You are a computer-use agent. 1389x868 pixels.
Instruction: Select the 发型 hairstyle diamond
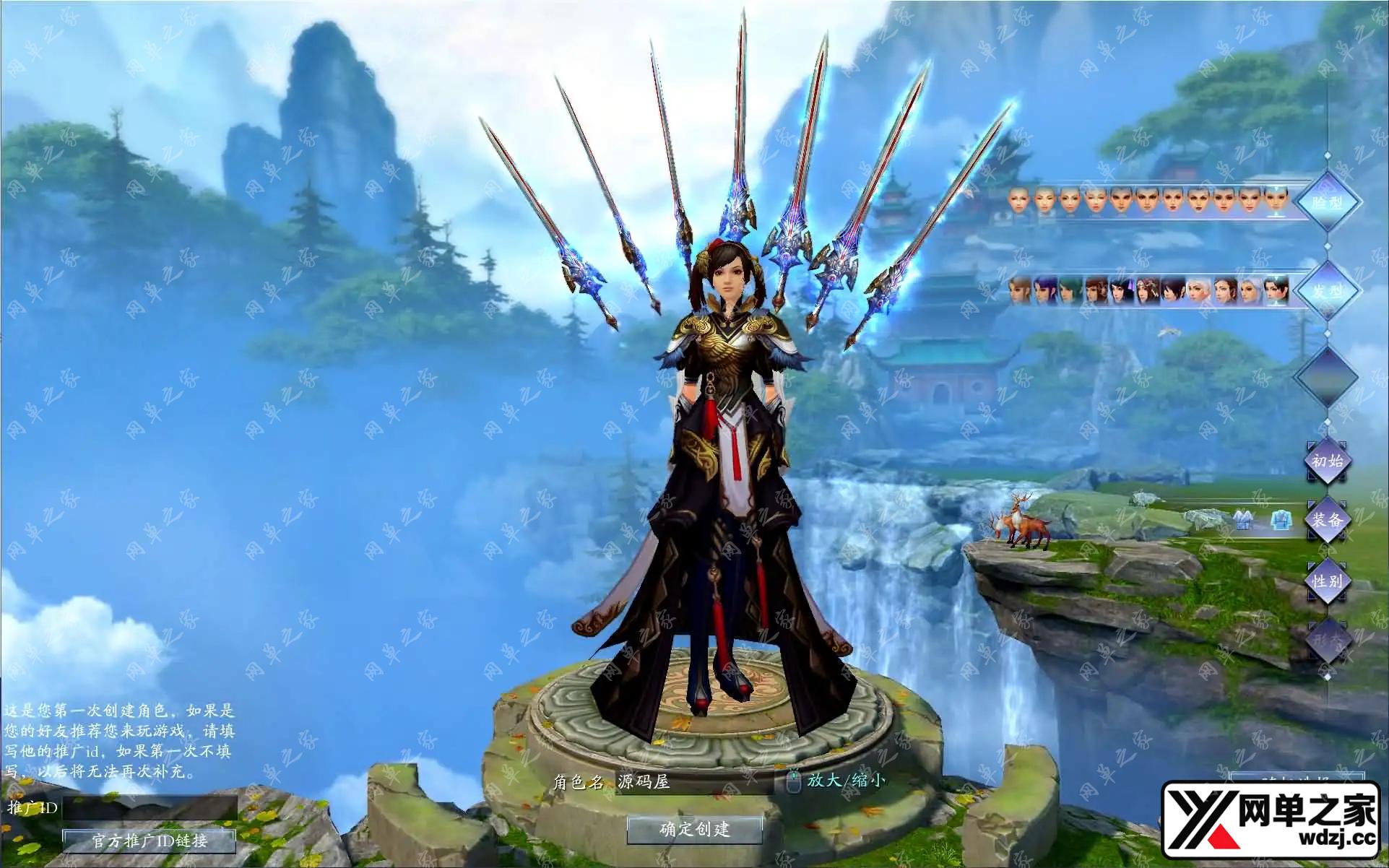coord(1327,291)
